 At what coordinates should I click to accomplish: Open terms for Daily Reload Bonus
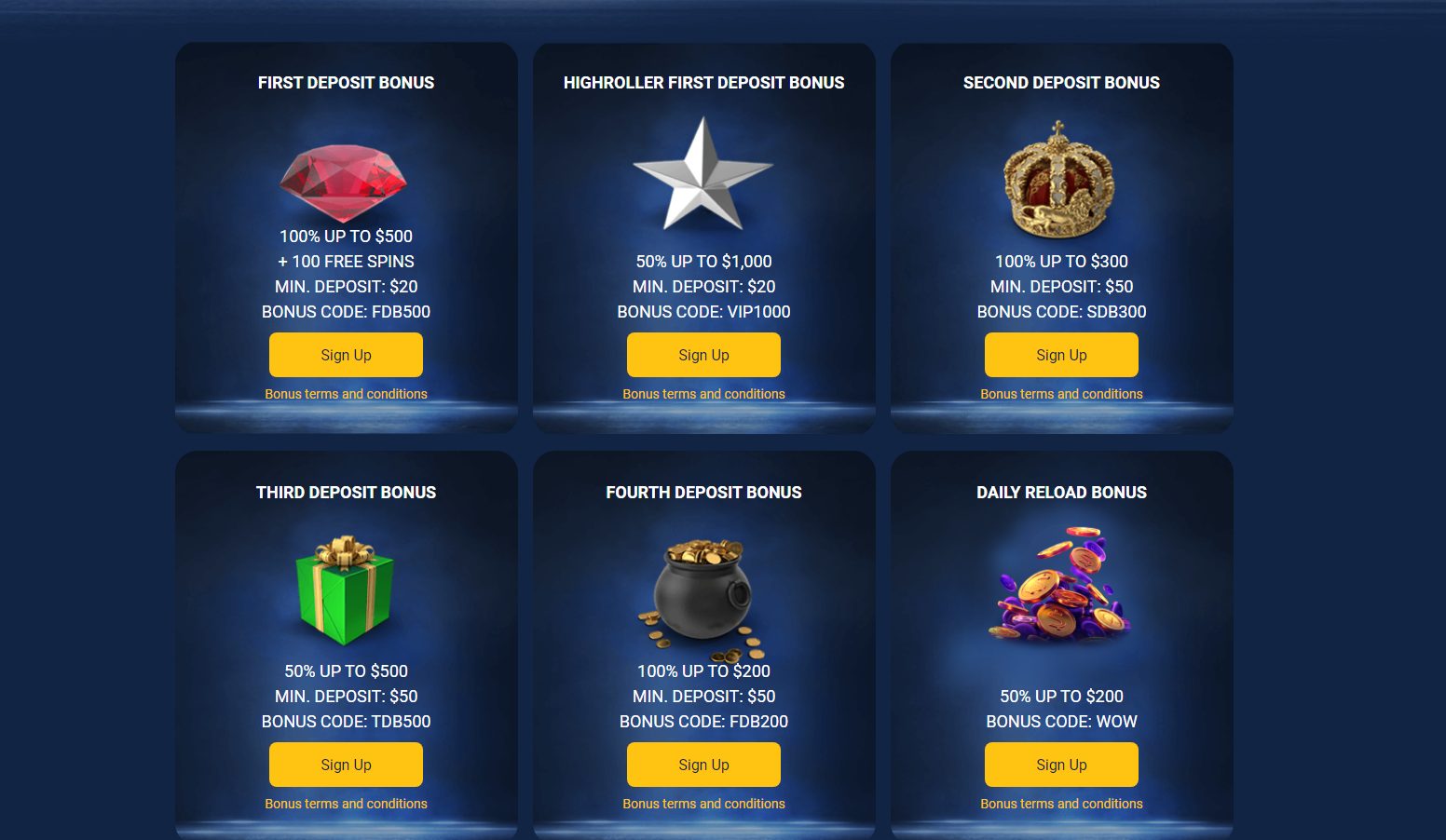point(1061,803)
